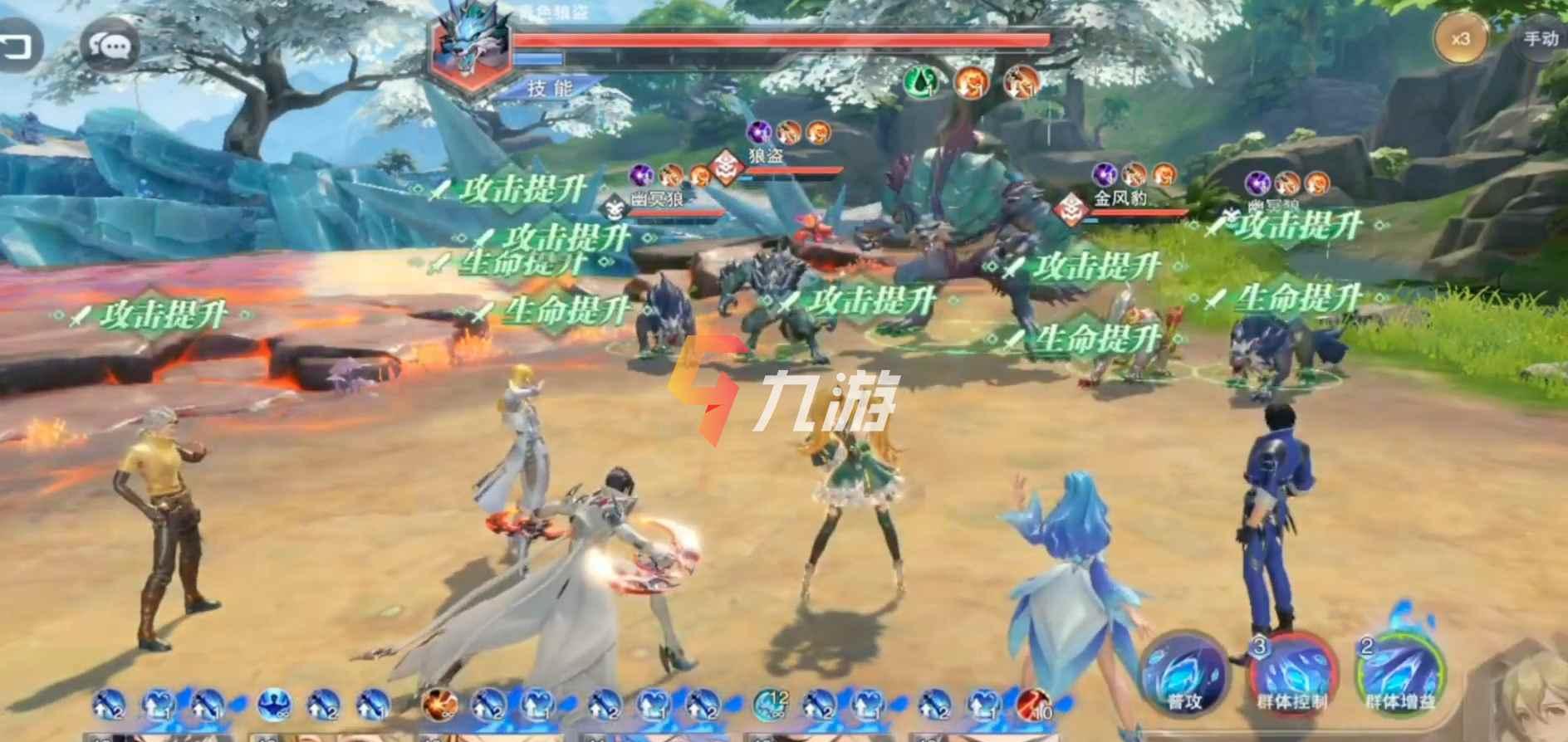Inspect the green droplet boss buff icon

pos(923,81)
